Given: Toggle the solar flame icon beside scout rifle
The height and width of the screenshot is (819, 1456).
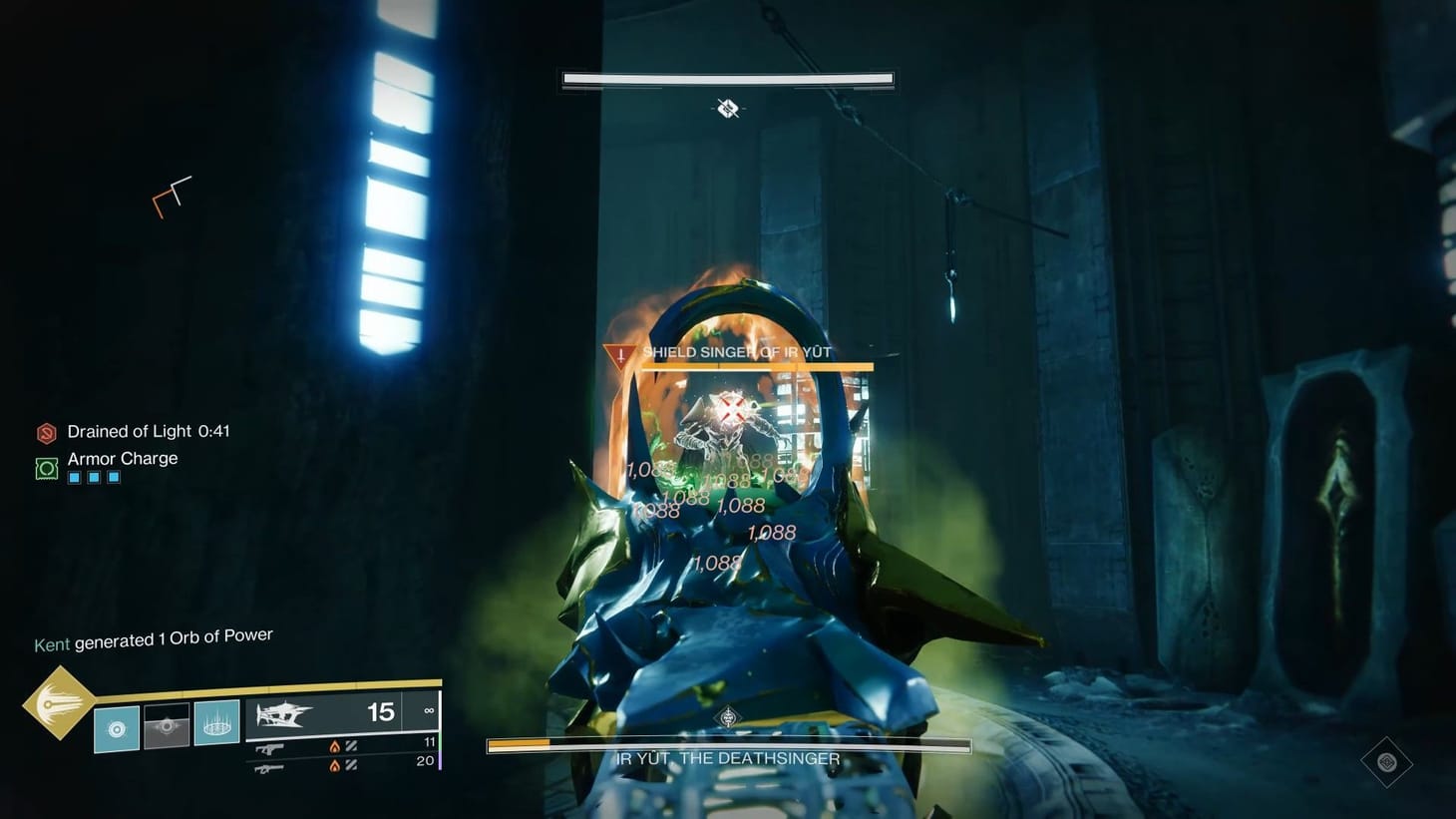Looking at the screenshot, I should click(x=335, y=765).
